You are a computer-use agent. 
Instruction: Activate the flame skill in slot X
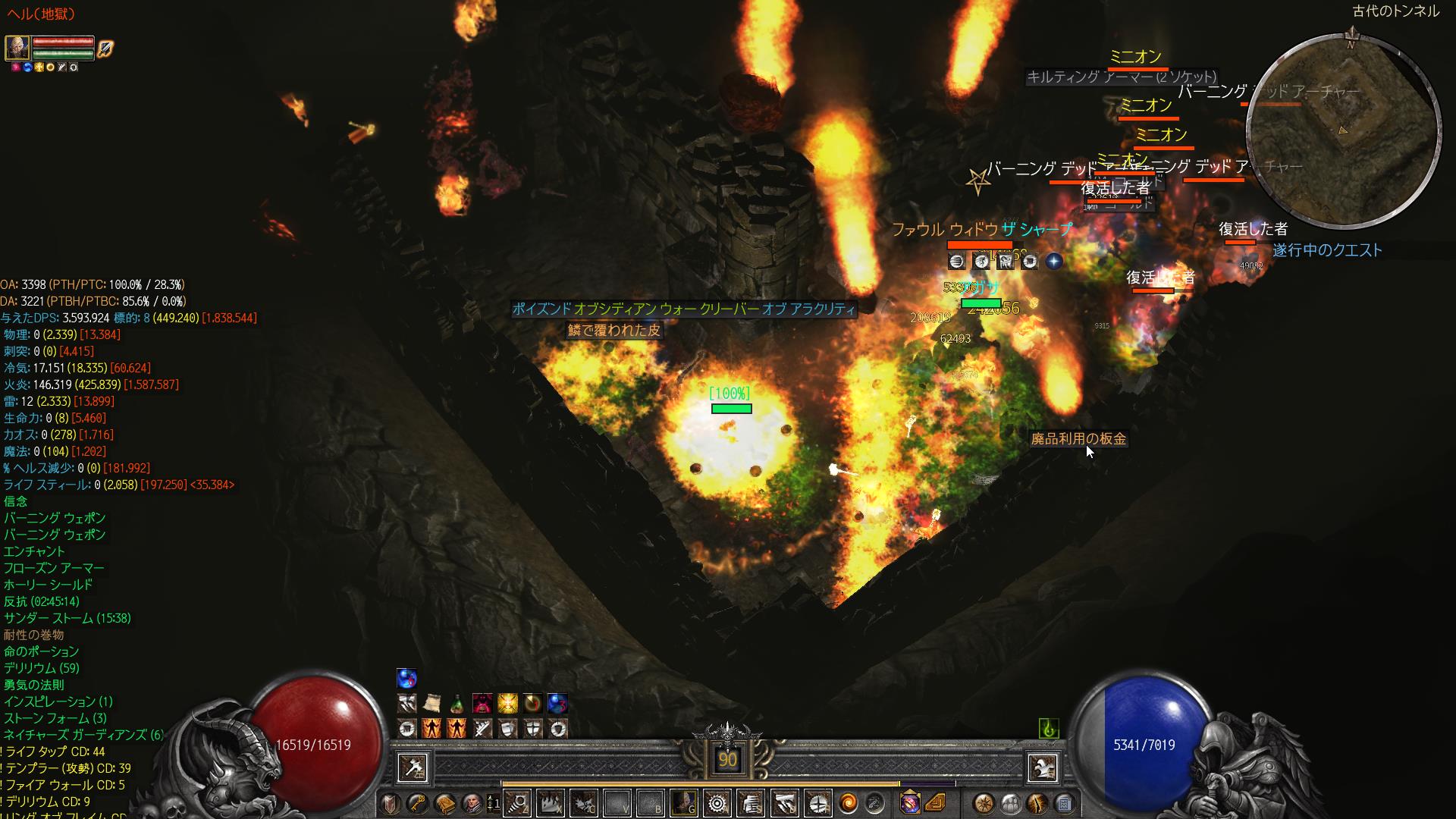[x=550, y=802]
